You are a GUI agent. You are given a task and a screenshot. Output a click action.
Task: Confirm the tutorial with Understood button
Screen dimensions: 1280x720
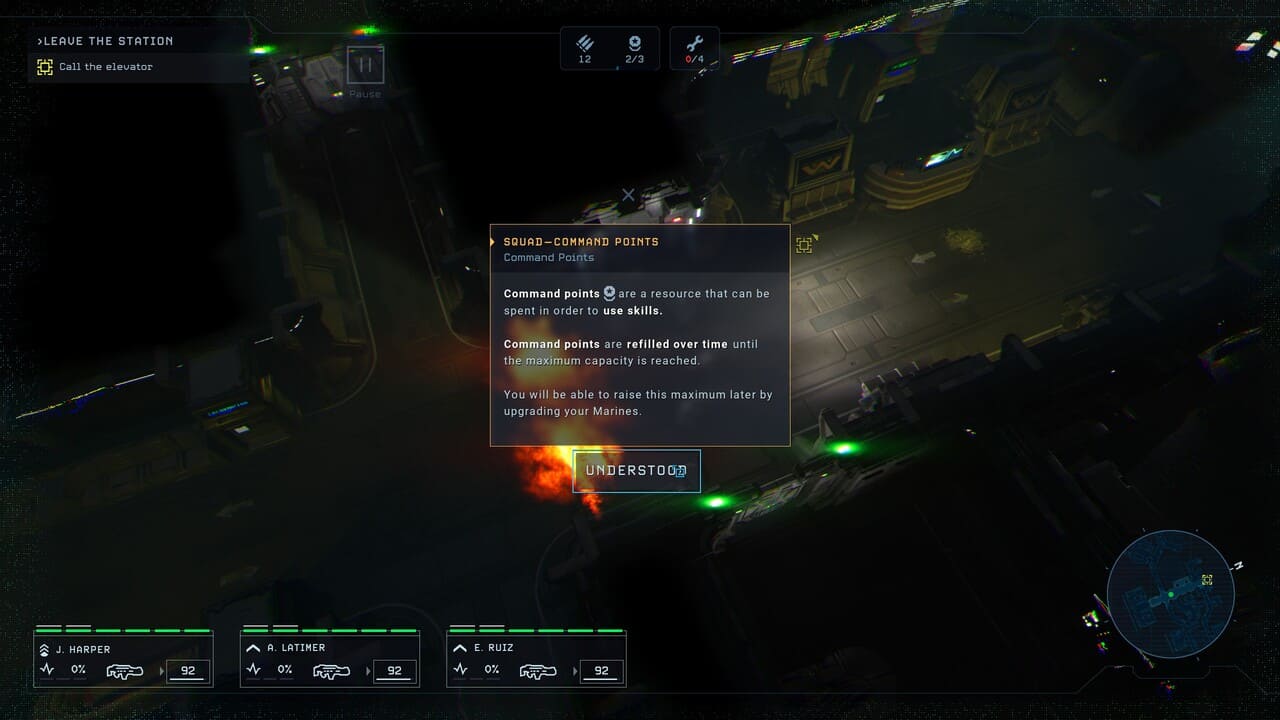[636, 471]
